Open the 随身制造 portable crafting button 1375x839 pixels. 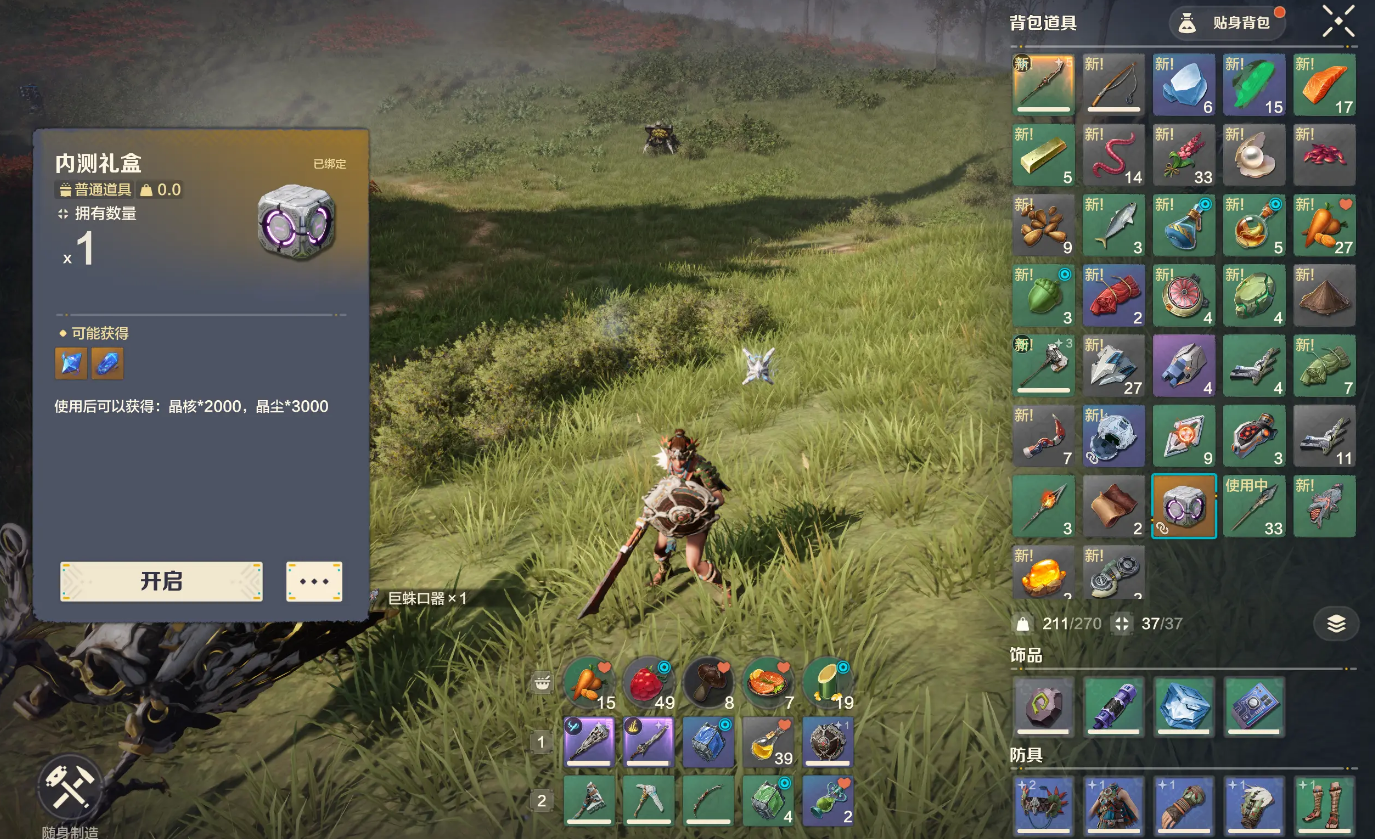pos(70,789)
